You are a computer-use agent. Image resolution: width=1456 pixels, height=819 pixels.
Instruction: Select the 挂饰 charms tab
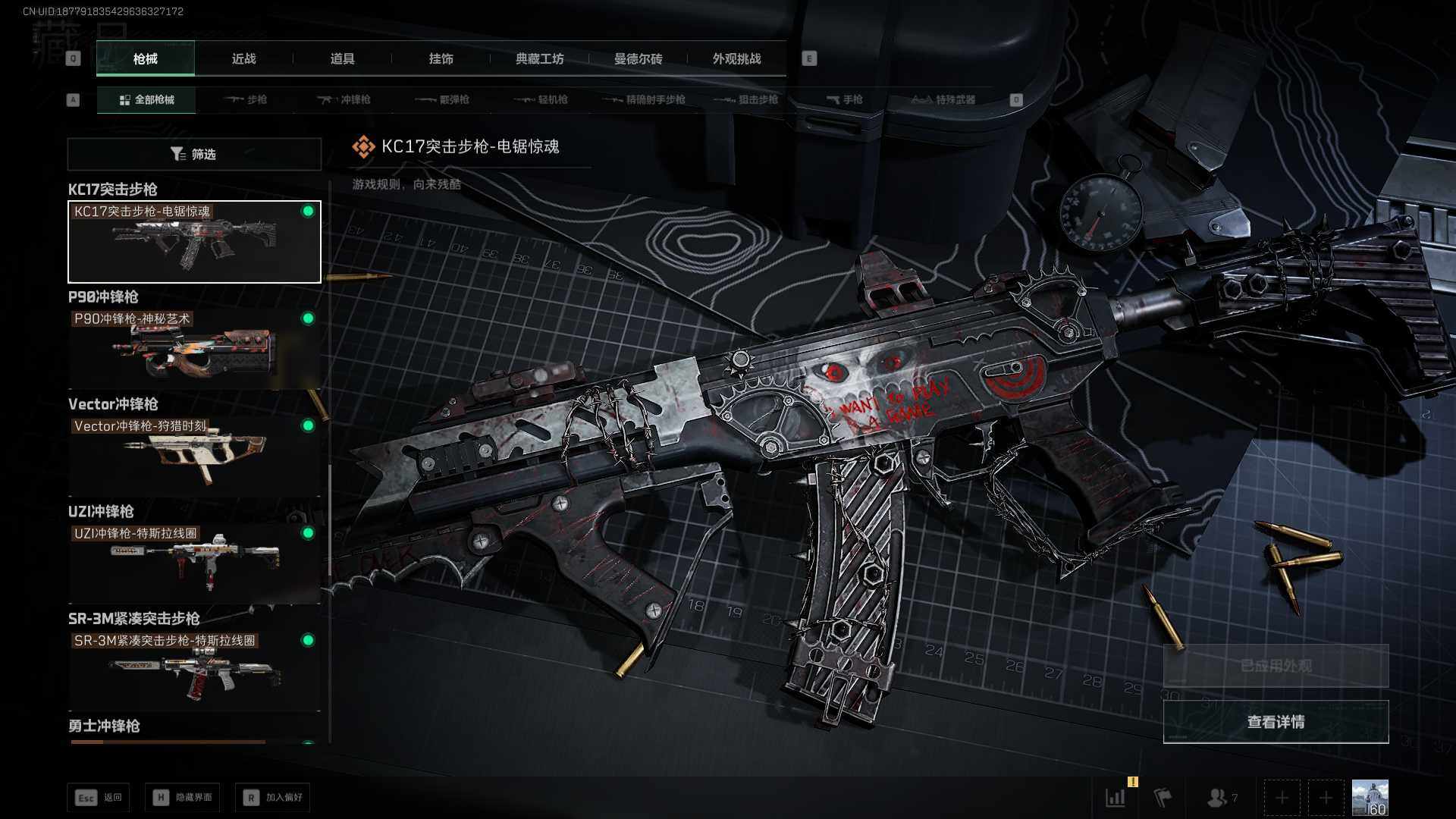tap(441, 58)
